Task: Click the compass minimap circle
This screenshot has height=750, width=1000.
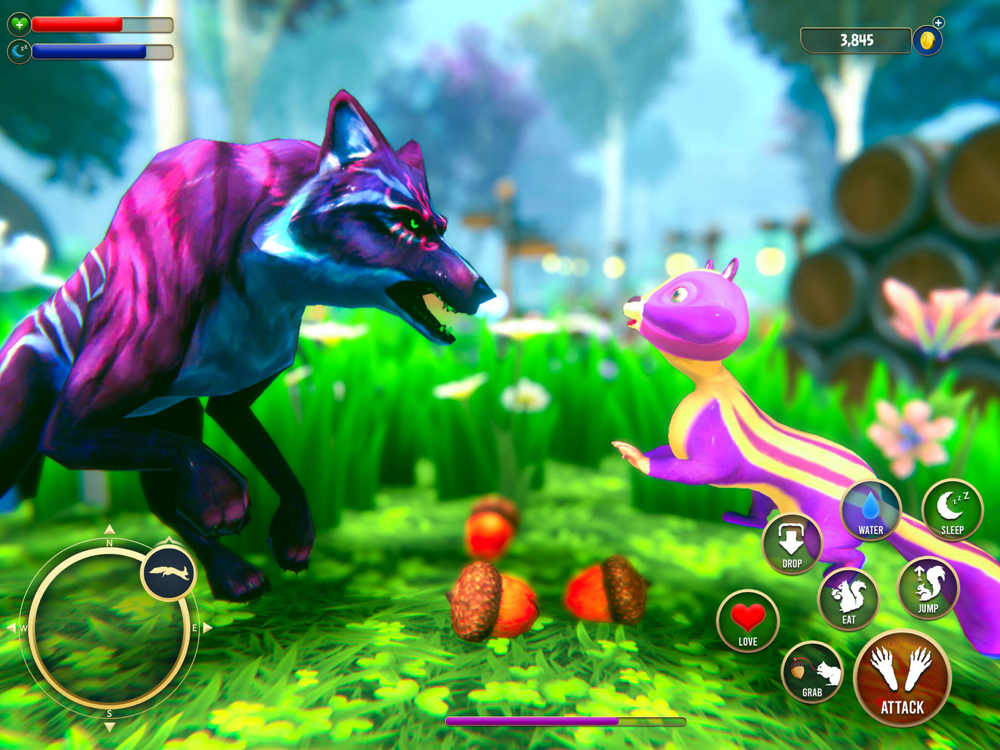Action: [x=108, y=627]
